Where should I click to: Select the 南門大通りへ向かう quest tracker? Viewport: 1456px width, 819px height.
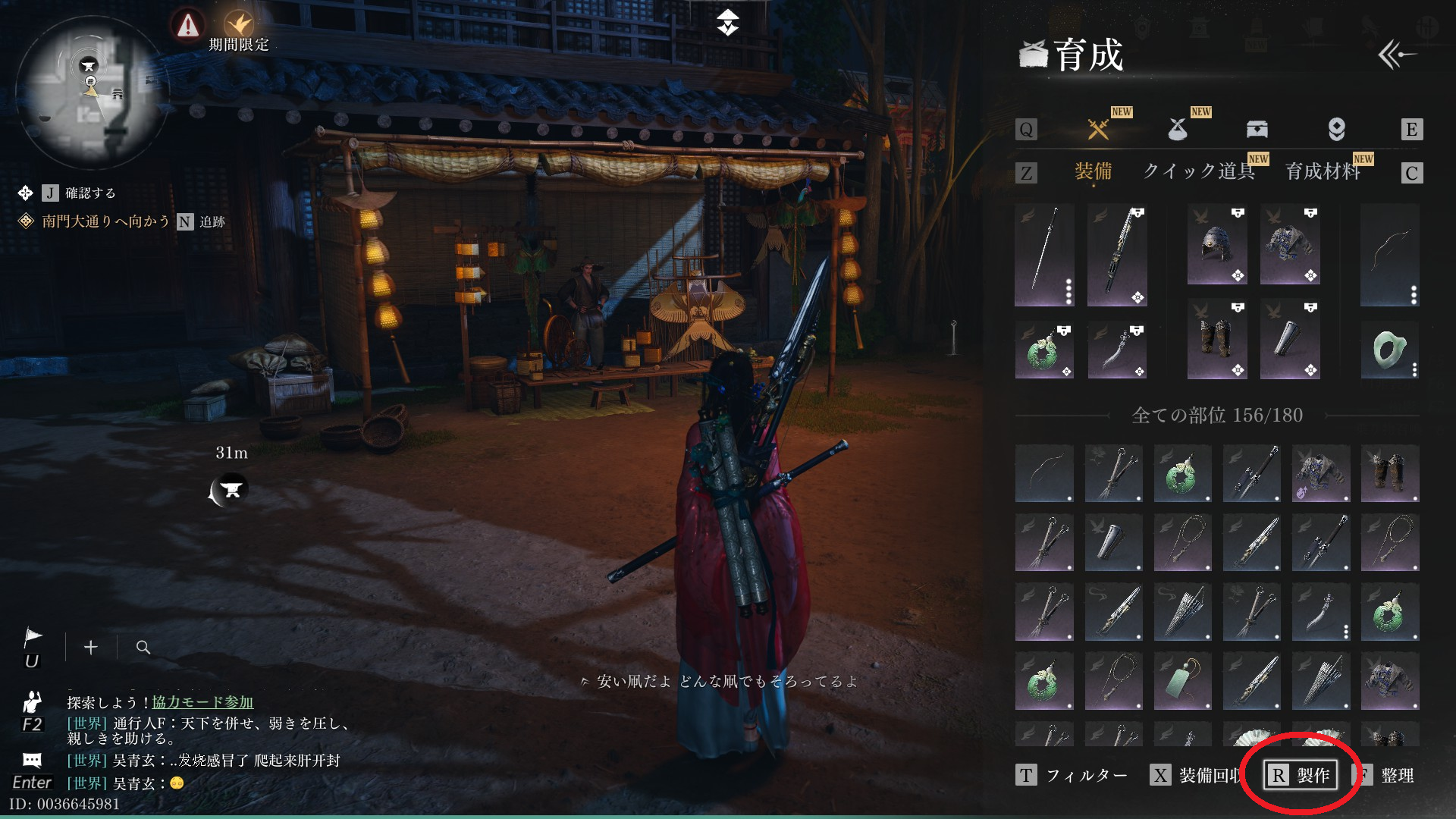105,221
